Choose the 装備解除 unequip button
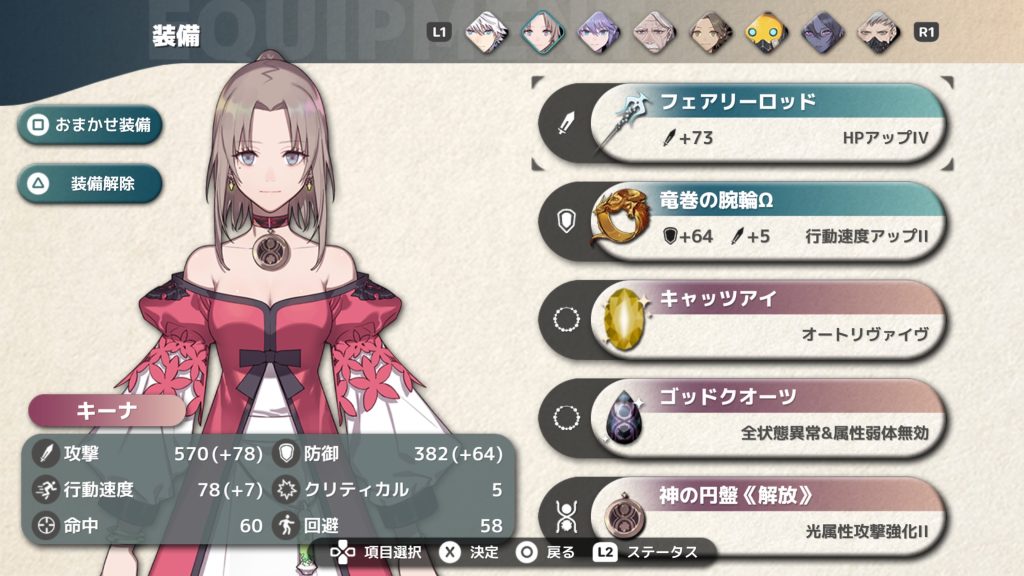Screen dimensions: 1024x576 (x=89, y=184)
